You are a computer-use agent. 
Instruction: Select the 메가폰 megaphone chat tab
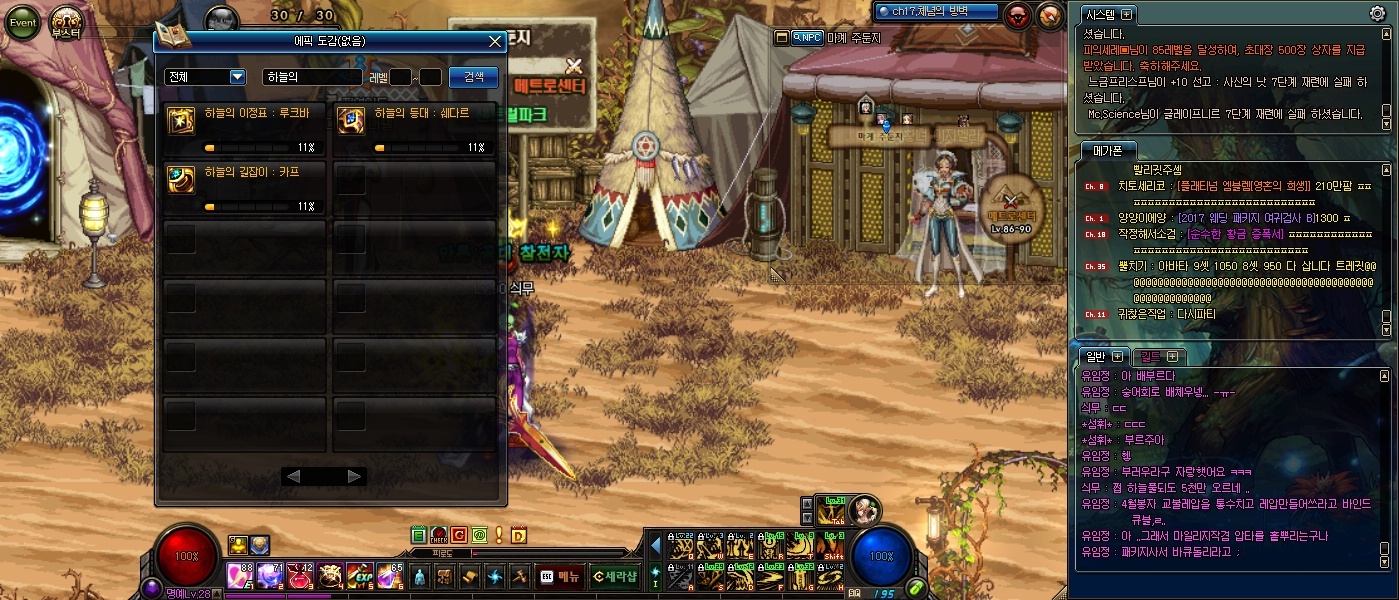point(1107,150)
